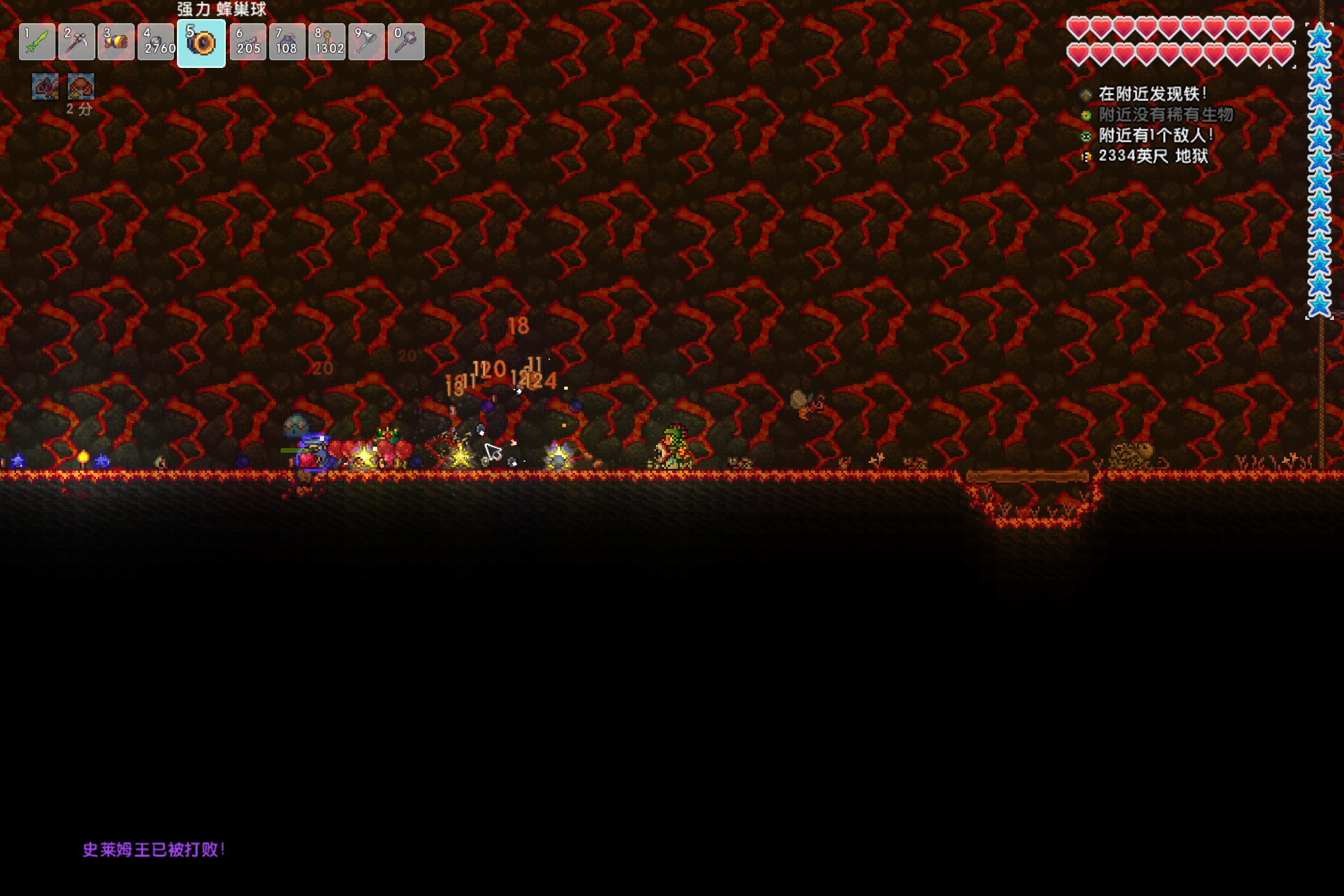Select the bomb stack of 108
Viewport: 1344px width, 896px height.
click(287, 42)
